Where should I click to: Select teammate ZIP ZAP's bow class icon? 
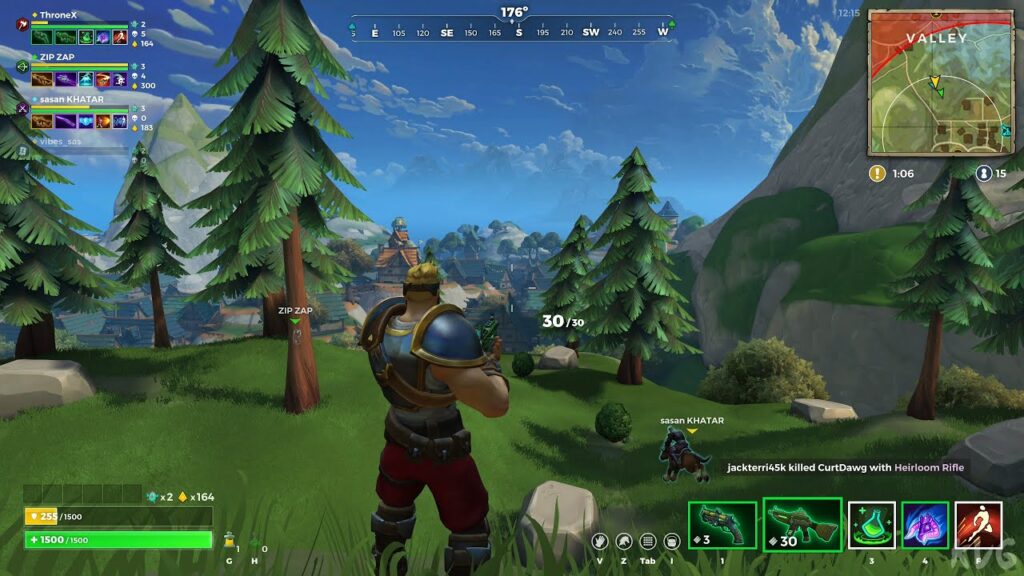tap(21, 67)
